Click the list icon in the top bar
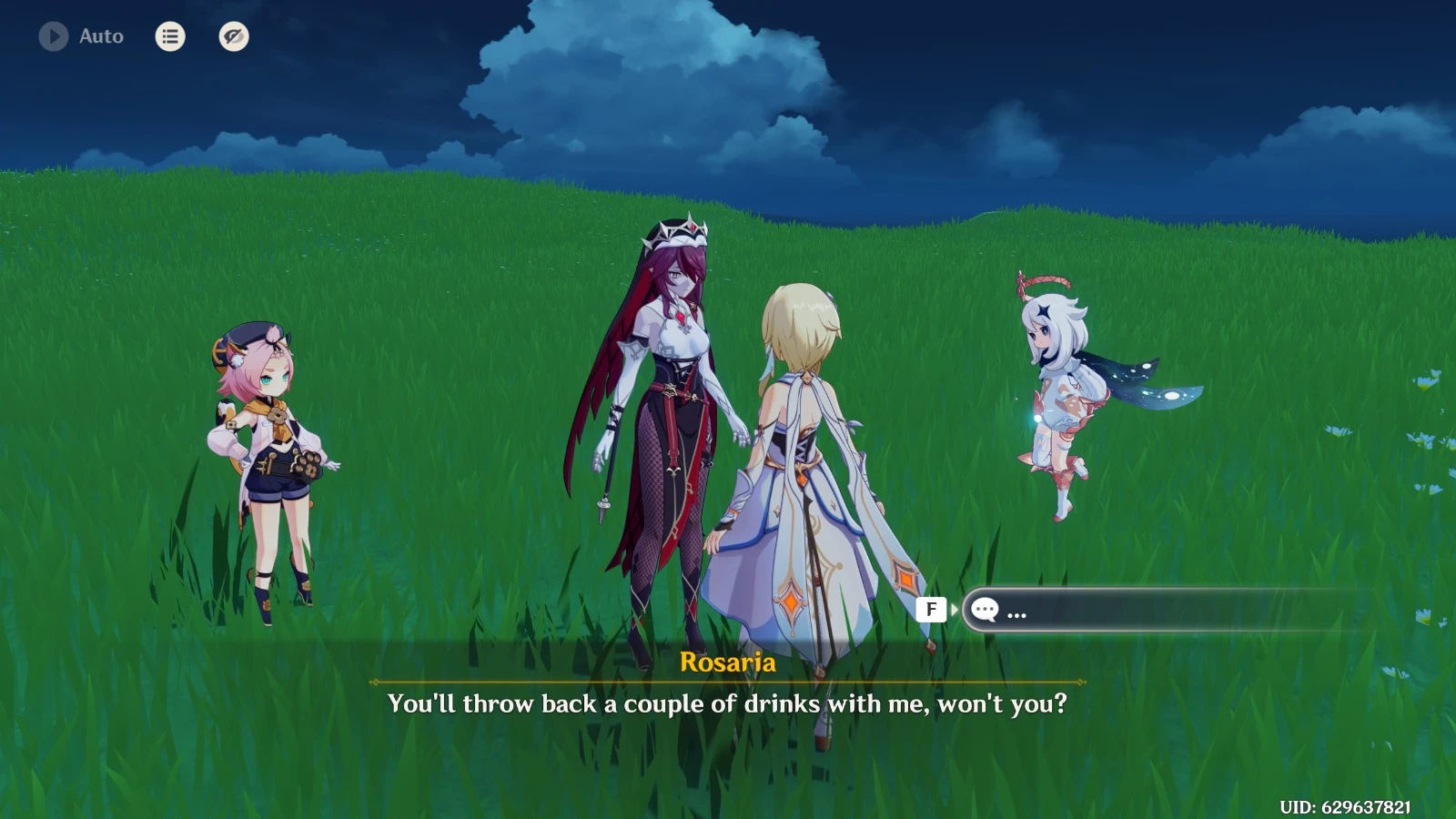This screenshot has height=819, width=1456. [169, 37]
